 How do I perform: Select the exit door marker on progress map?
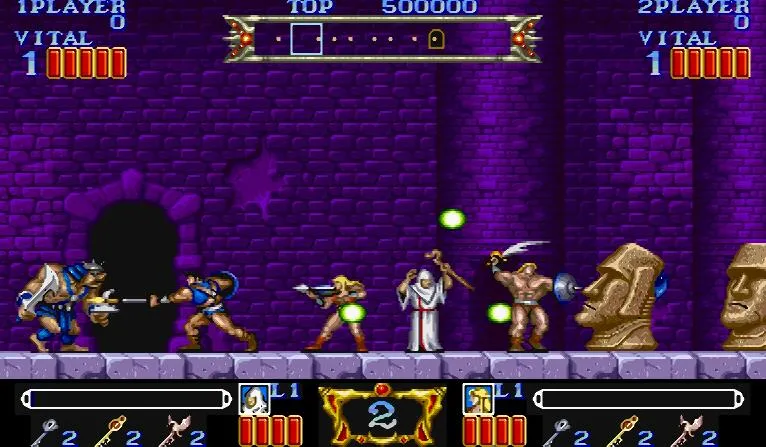tap(435, 39)
